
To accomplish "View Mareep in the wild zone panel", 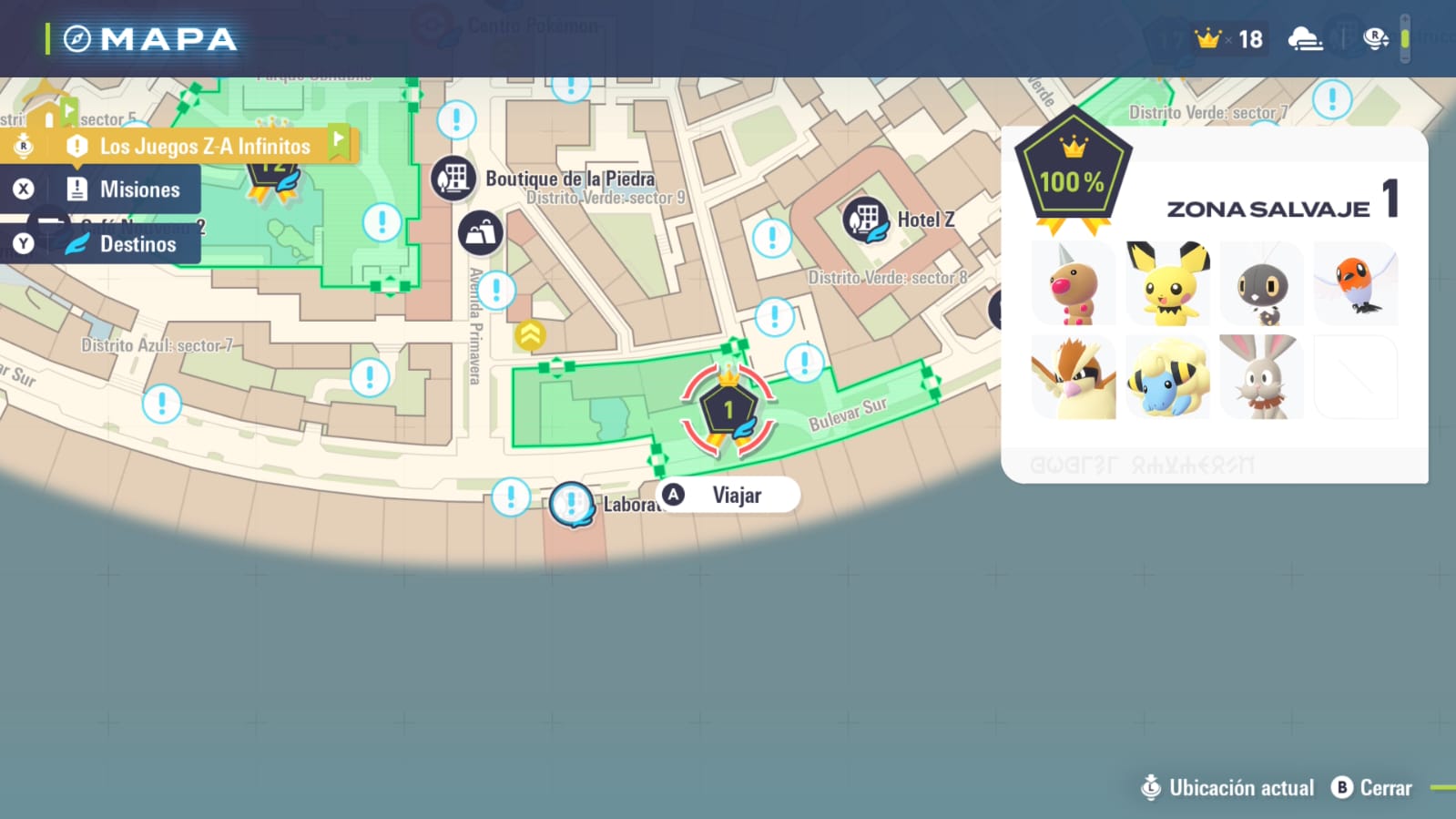I will click(x=1167, y=377).
